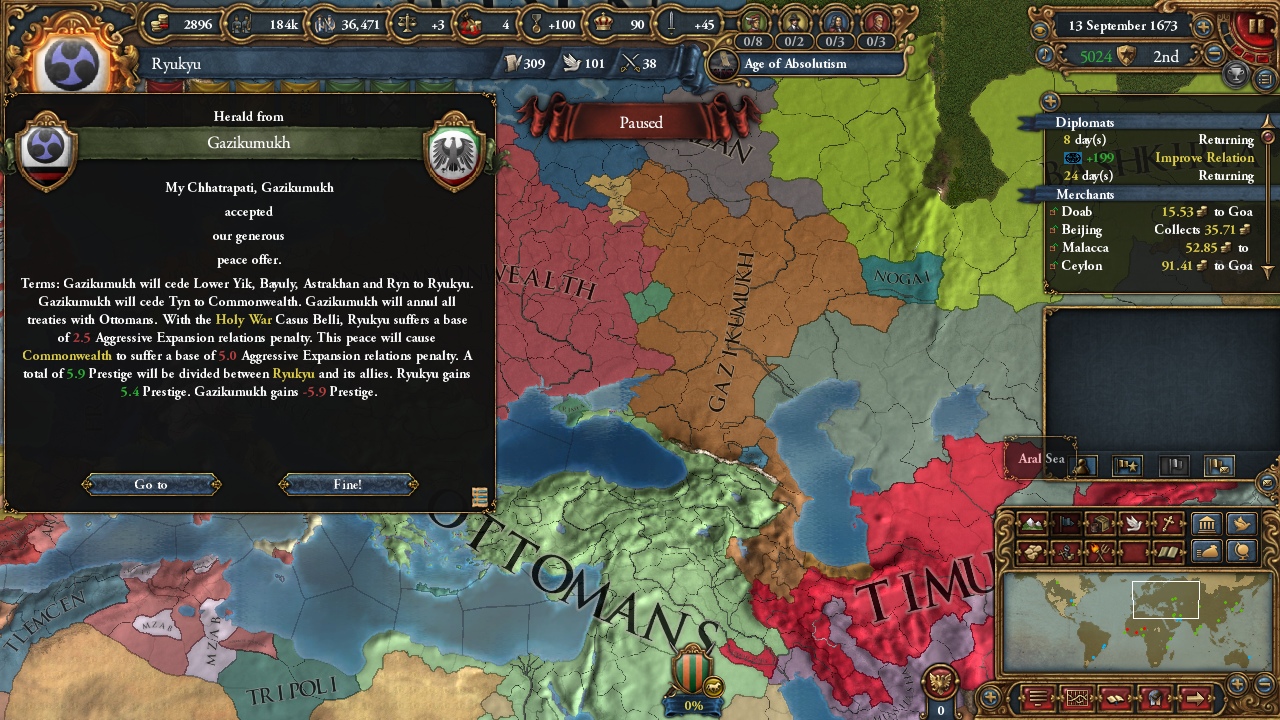
Task: Select the revolt risk map mode torch icon
Action: click(x=1099, y=550)
